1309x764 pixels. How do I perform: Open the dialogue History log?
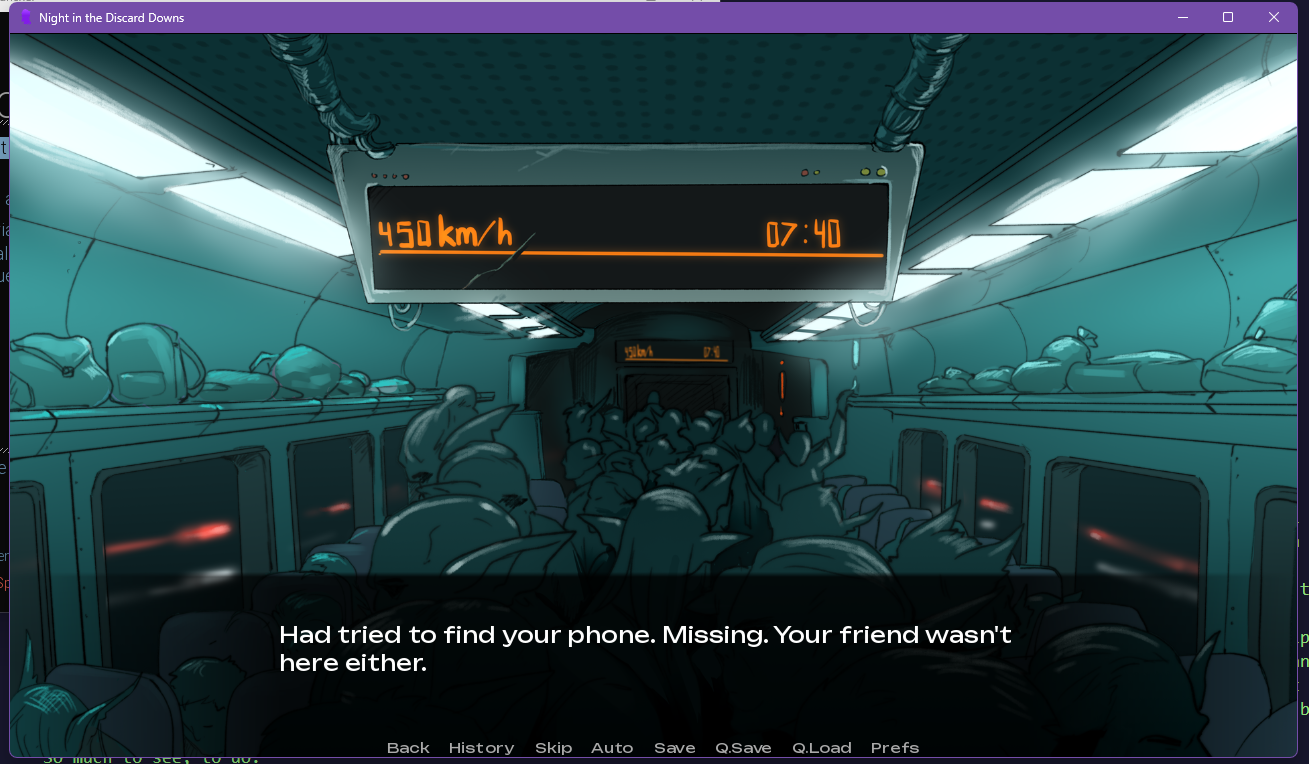click(481, 748)
